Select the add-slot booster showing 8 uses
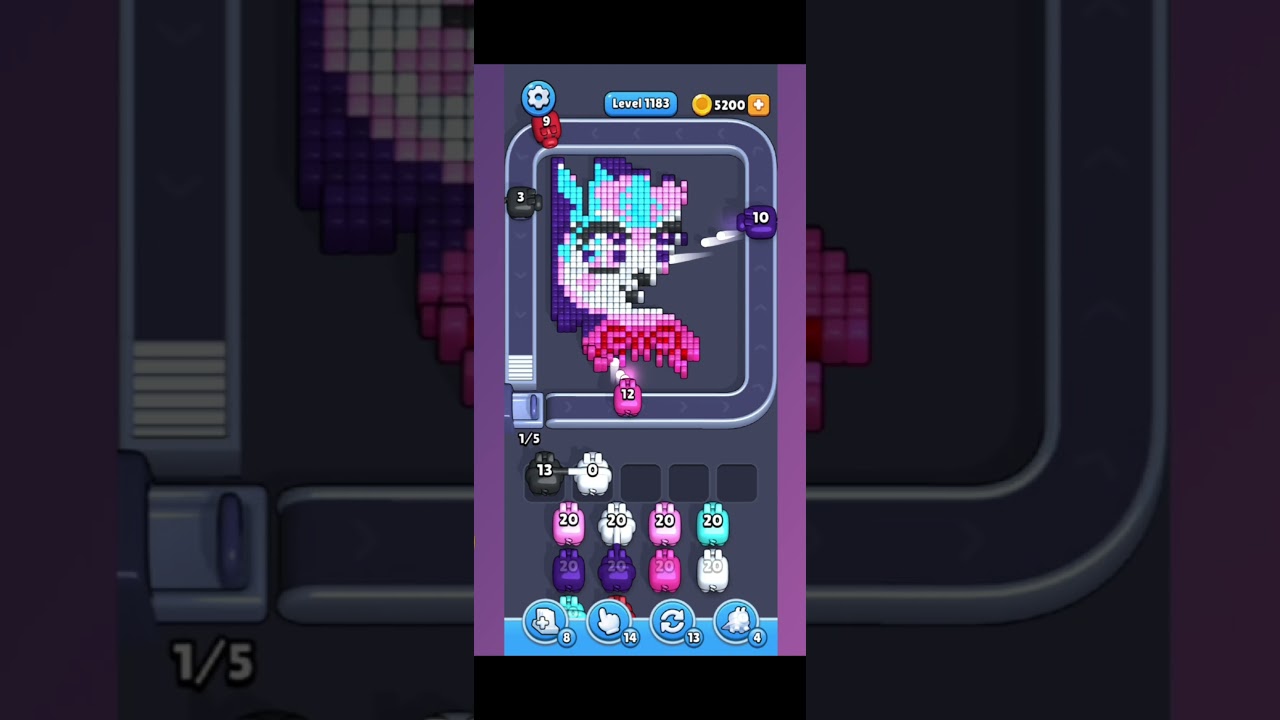 (545, 622)
